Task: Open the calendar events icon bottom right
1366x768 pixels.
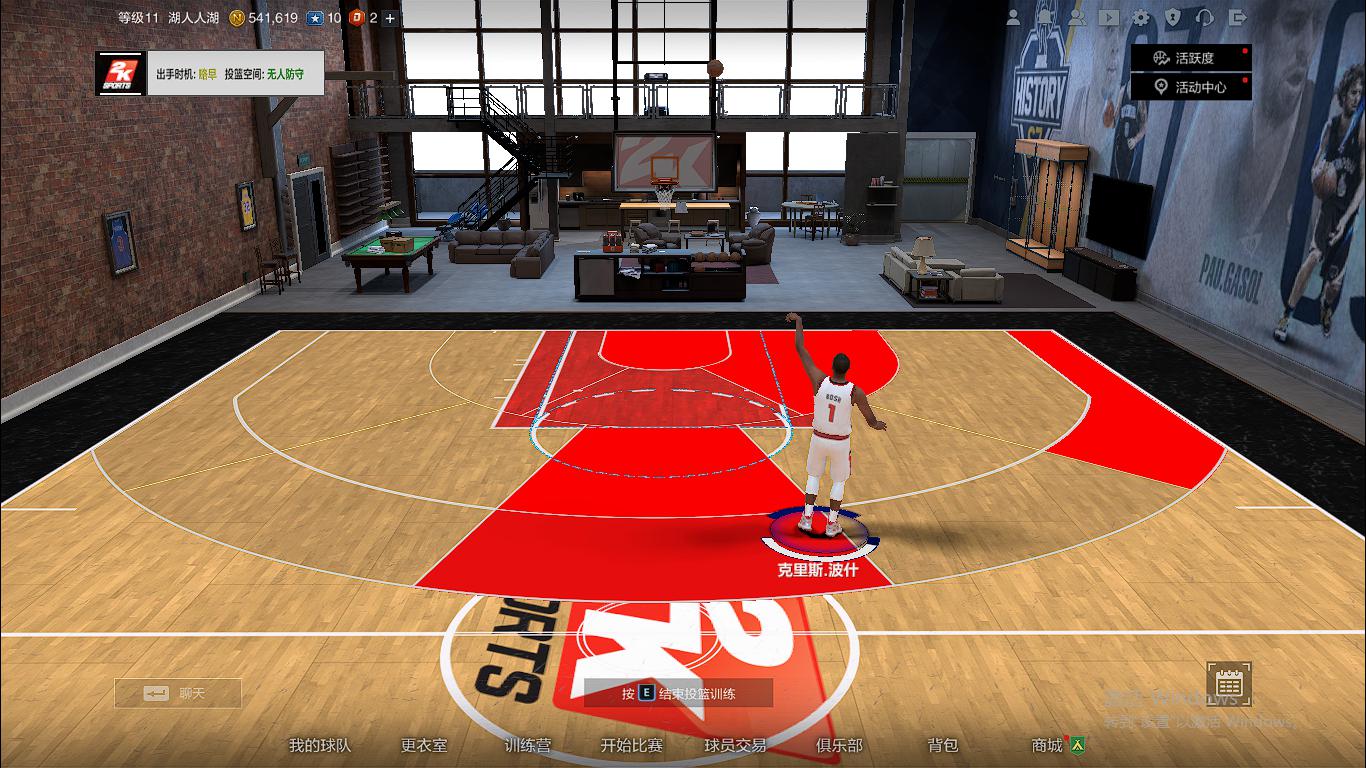Action: click(1228, 685)
